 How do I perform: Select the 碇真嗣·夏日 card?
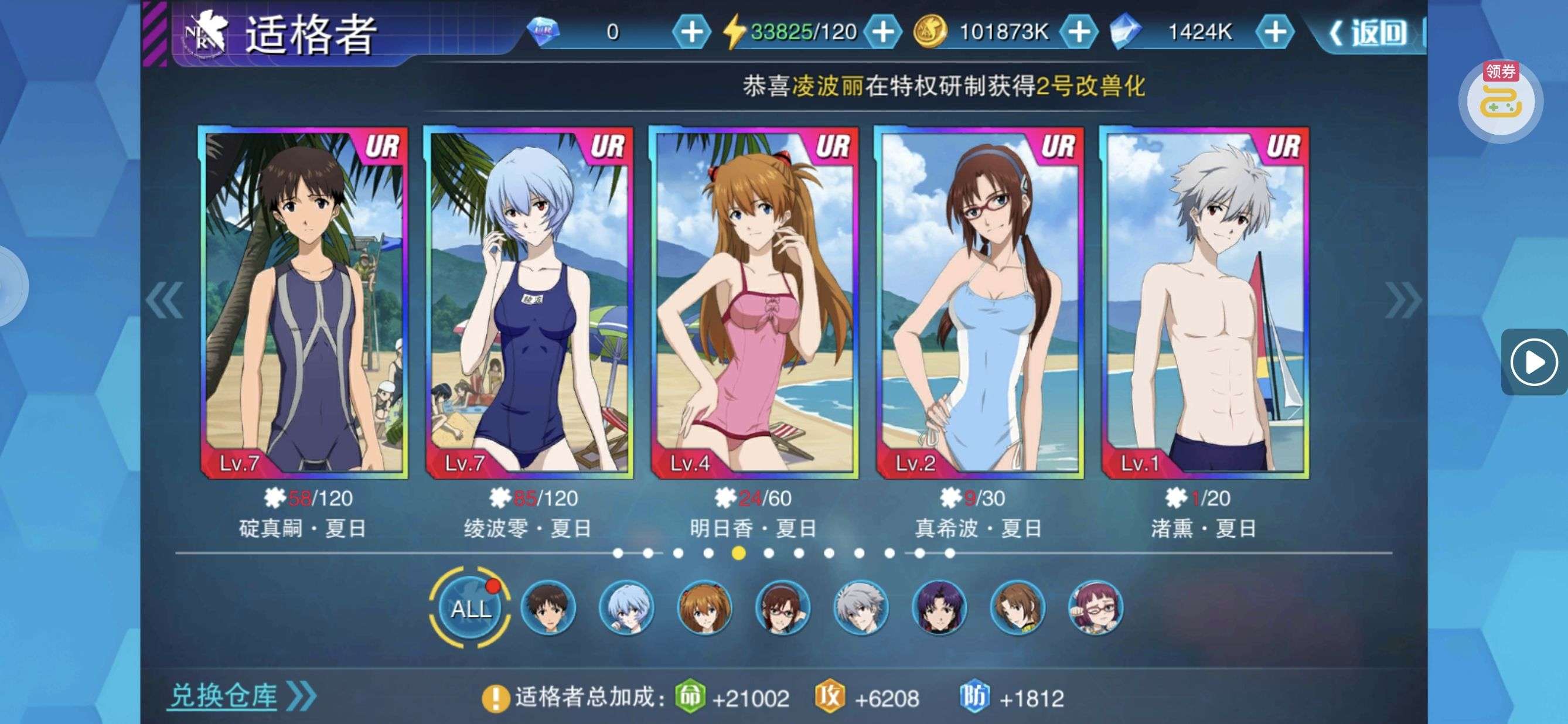click(x=303, y=302)
